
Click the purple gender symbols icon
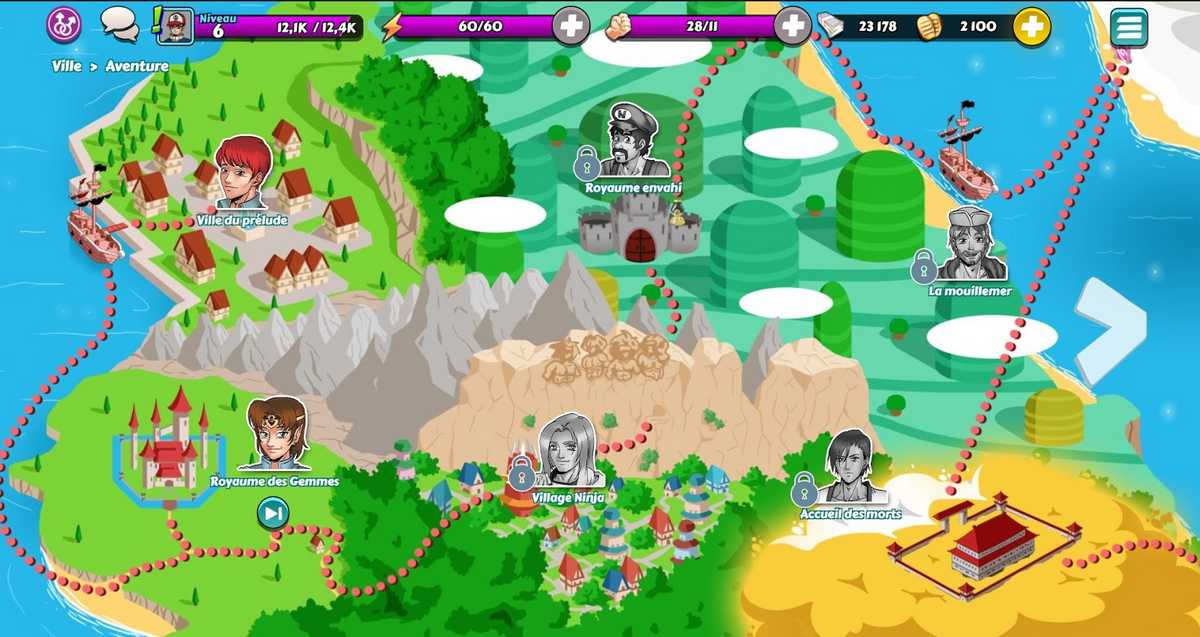click(64, 24)
